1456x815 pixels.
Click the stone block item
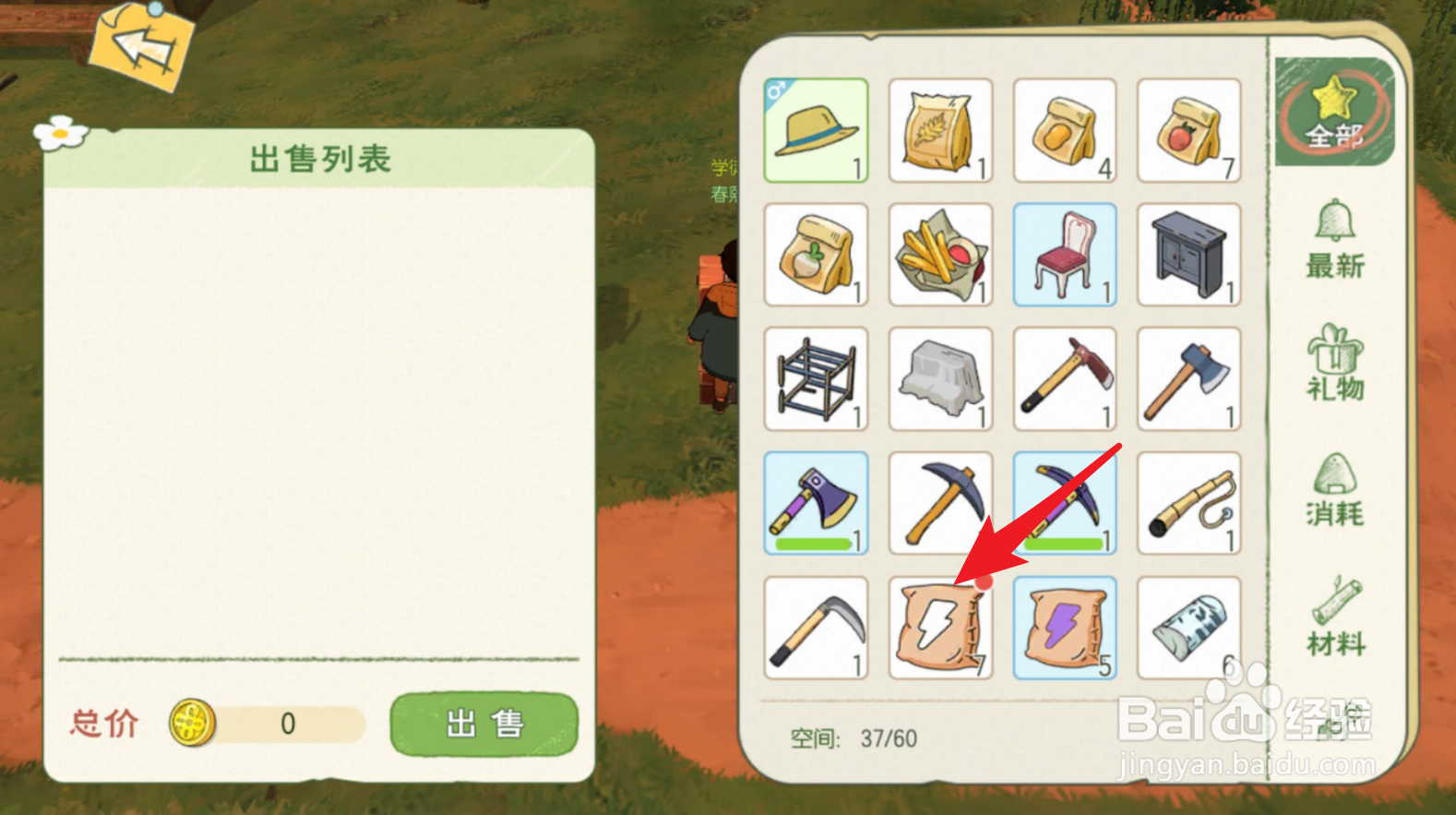tap(940, 378)
